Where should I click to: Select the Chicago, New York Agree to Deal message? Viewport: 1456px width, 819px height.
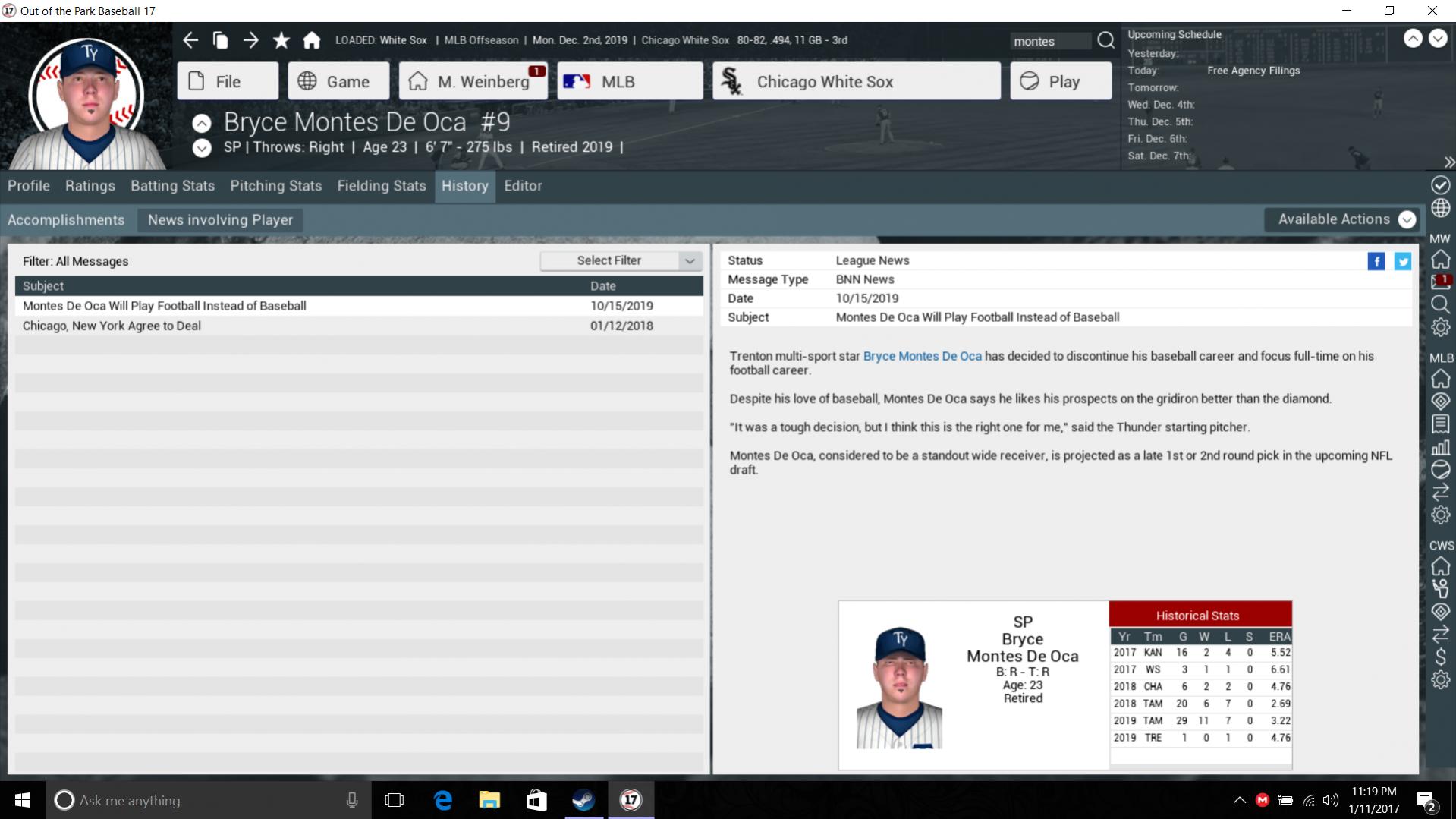pyautogui.click(x=112, y=326)
